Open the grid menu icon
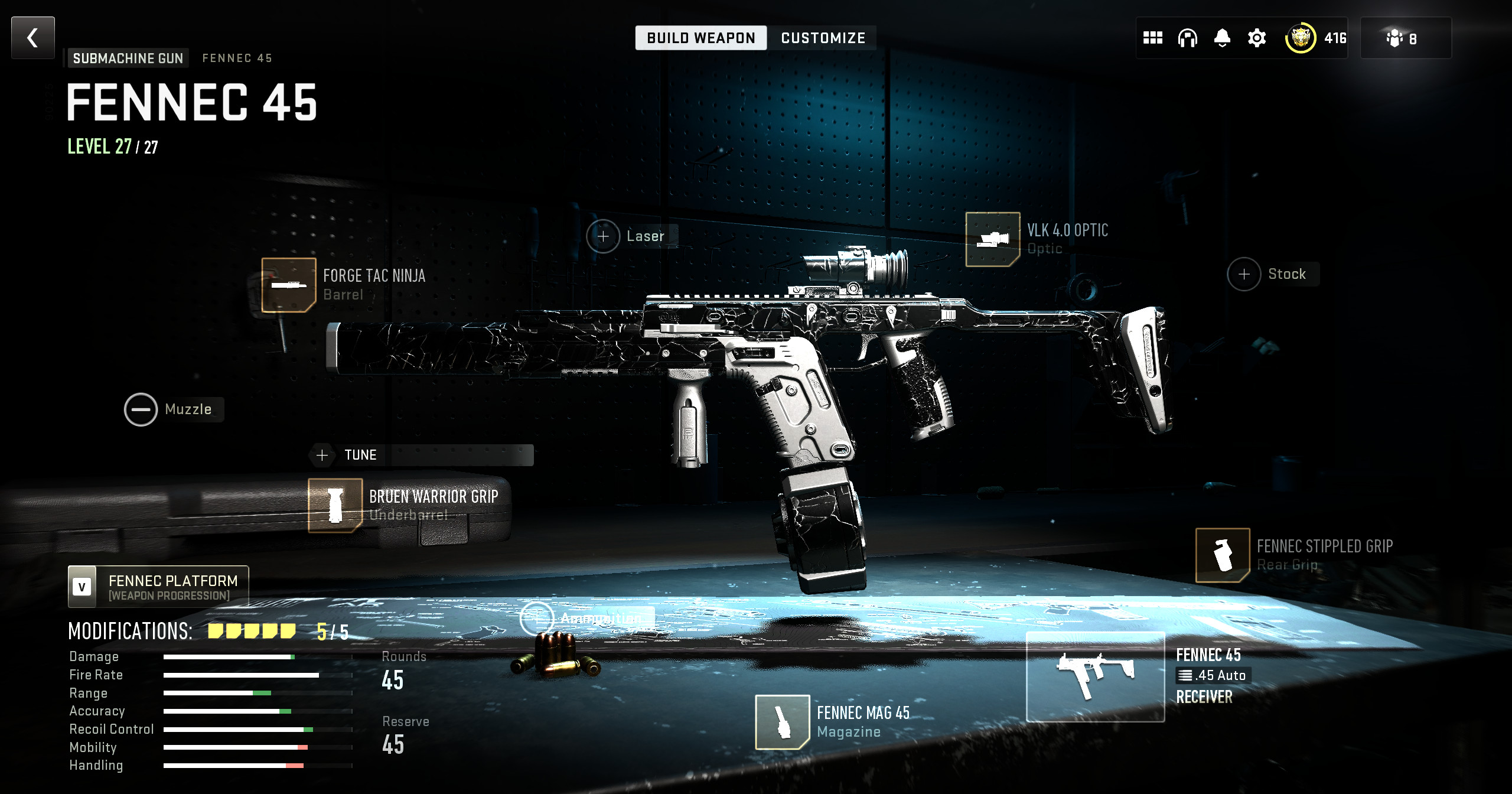 pos(1152,38)
